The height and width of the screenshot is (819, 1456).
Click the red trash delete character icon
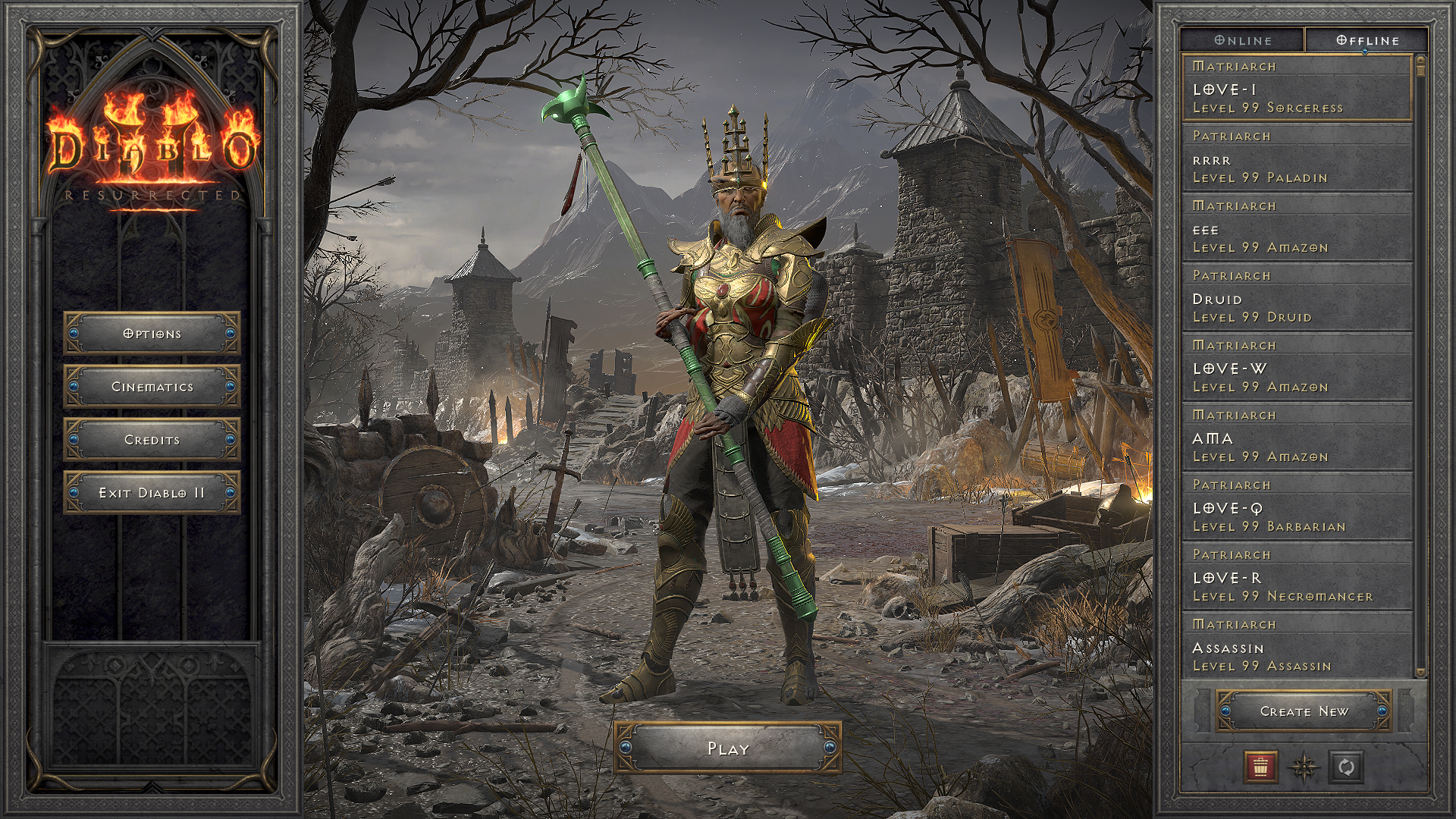[x=1260, y=767]
